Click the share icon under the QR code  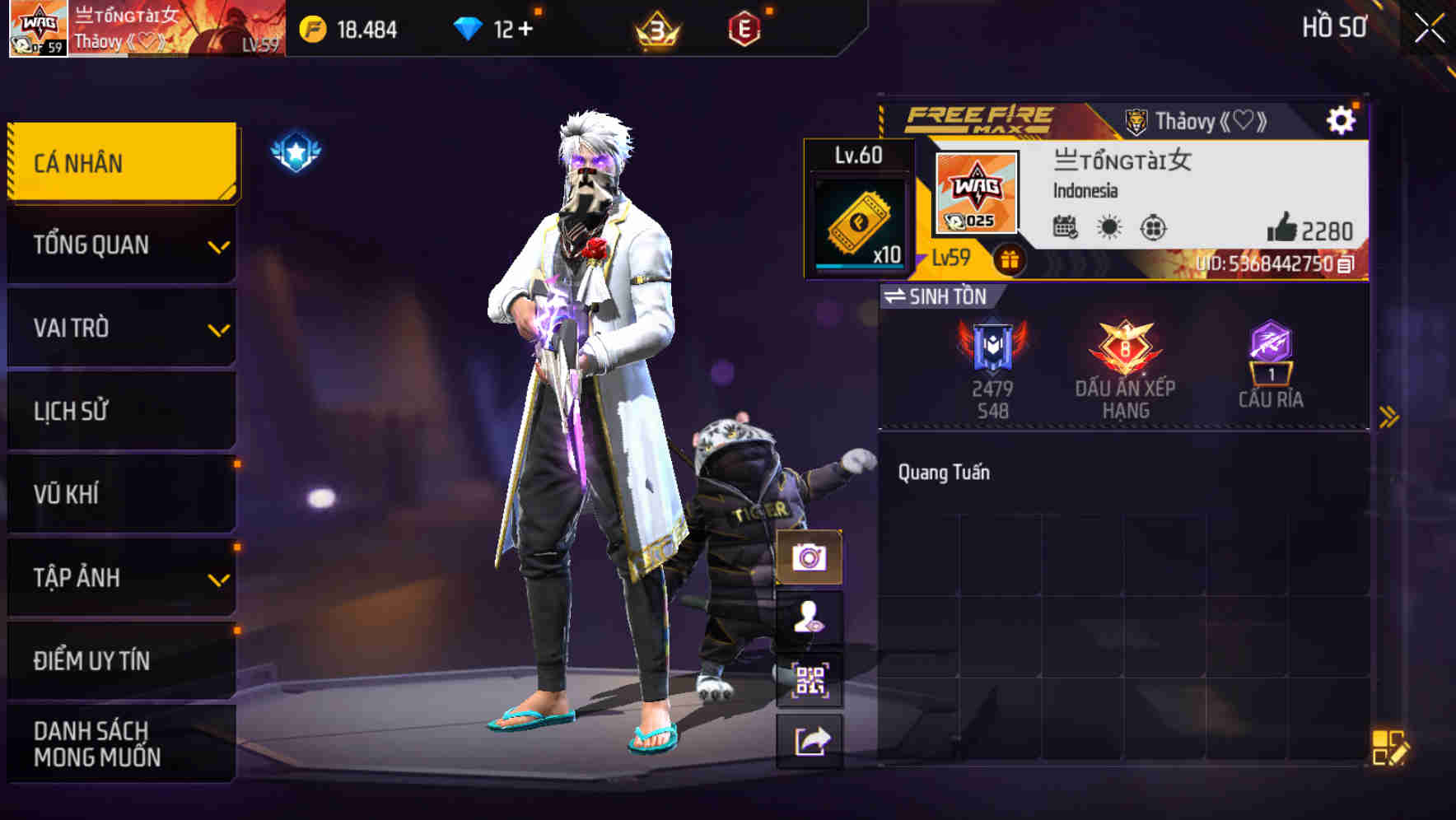[810, 741]
